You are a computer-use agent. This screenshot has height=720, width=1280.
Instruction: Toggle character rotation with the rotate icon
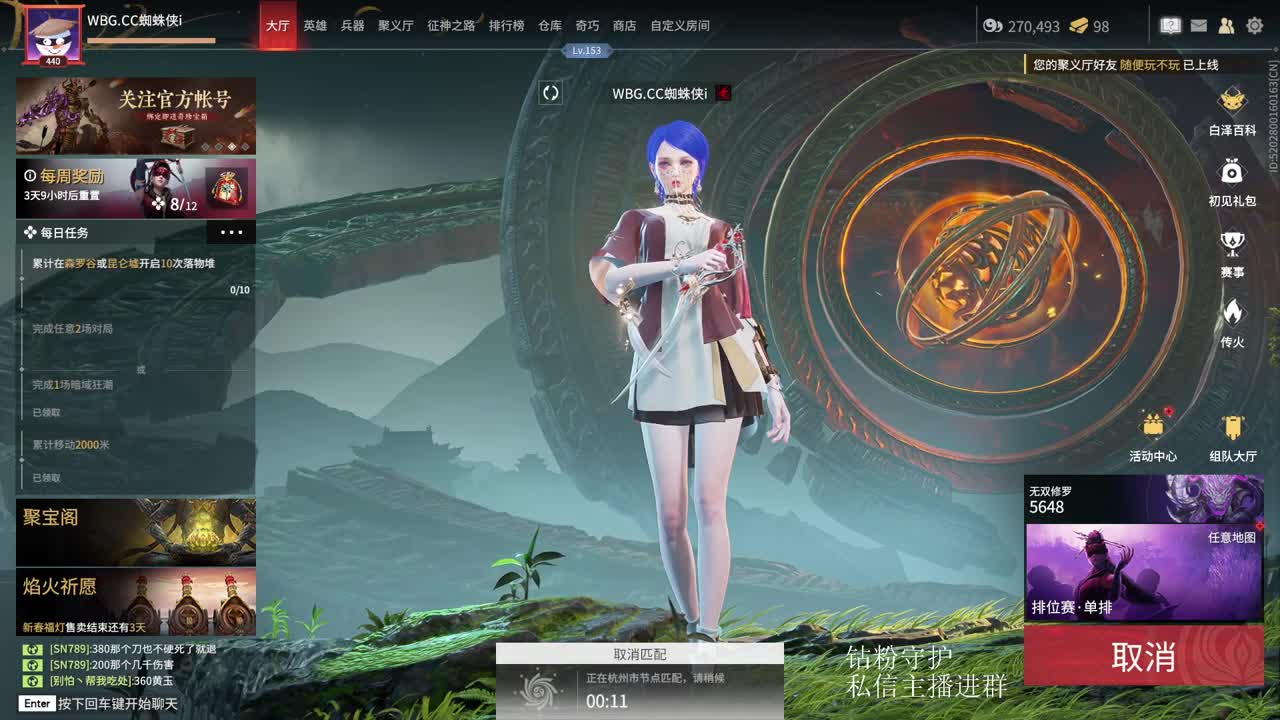(x=548, y=93)
